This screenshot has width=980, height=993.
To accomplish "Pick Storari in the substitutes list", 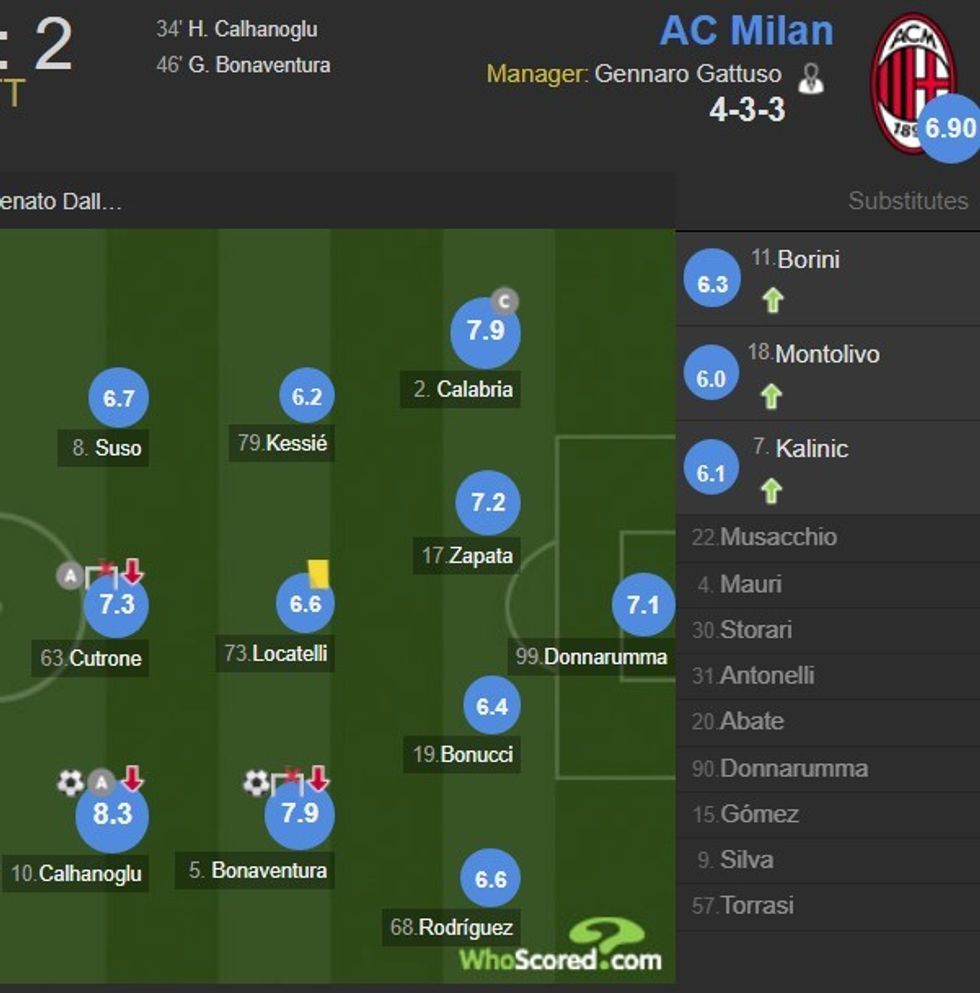I will point(755,630).
